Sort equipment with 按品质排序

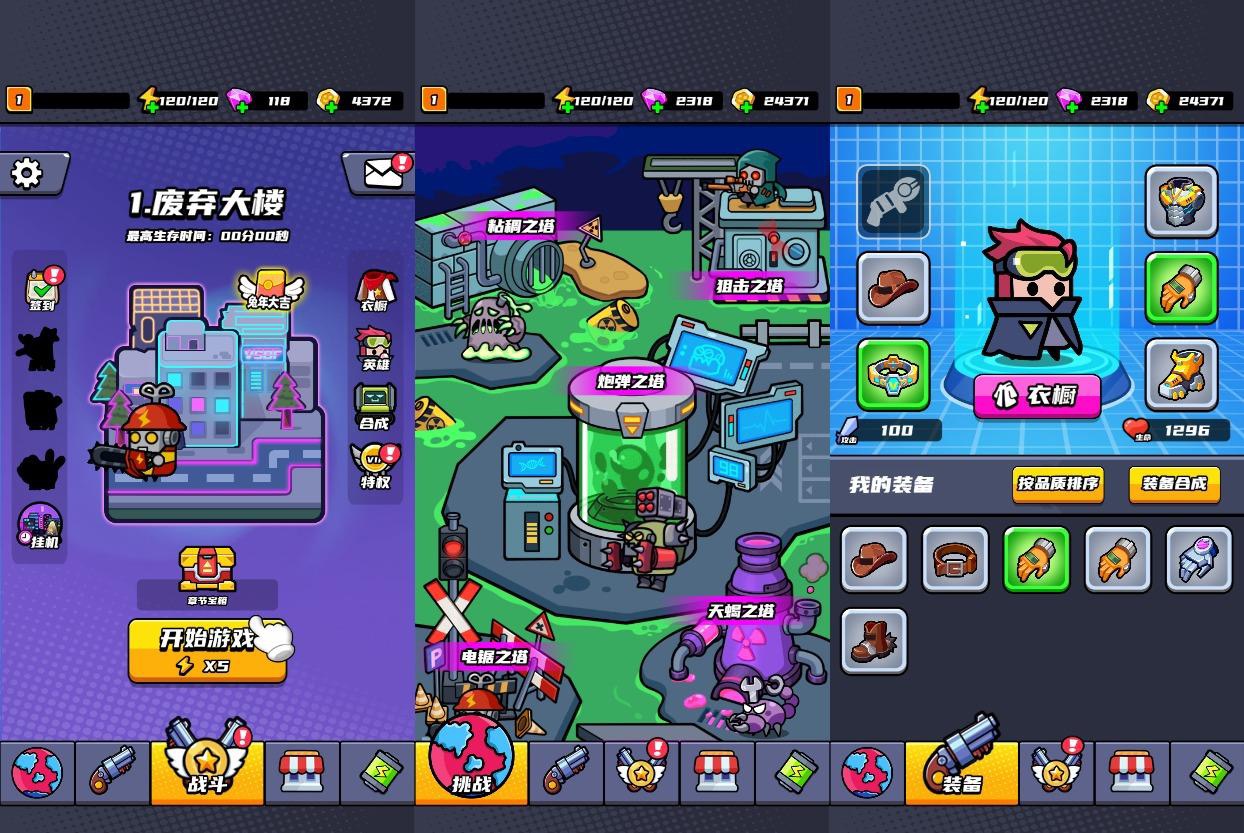pyautogui.click(x=1057, y=484)
